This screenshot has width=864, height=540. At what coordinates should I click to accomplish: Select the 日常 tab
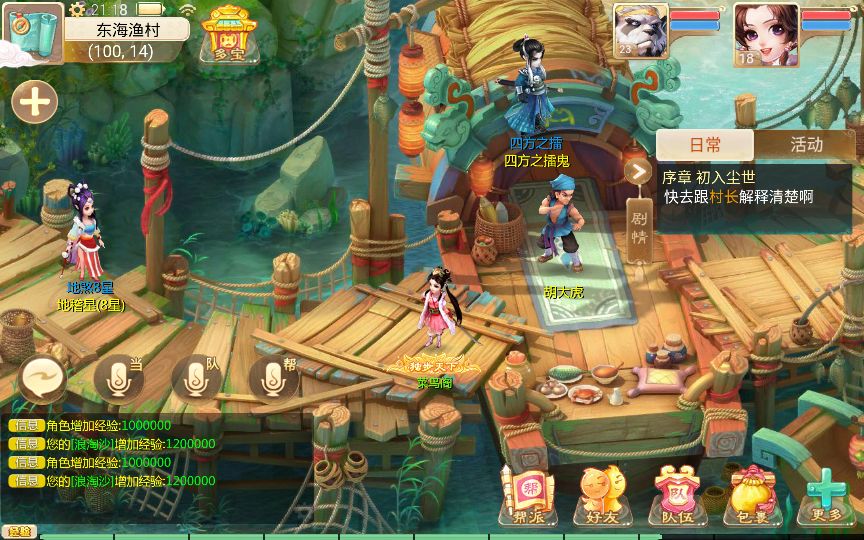click(705, 144)
